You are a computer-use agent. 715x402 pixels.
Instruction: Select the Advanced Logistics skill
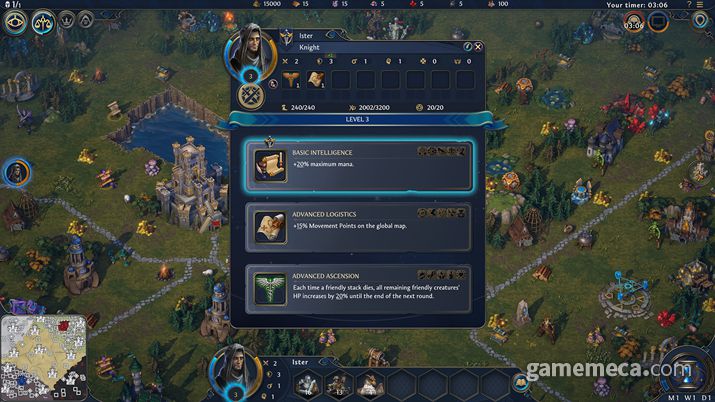358,227
